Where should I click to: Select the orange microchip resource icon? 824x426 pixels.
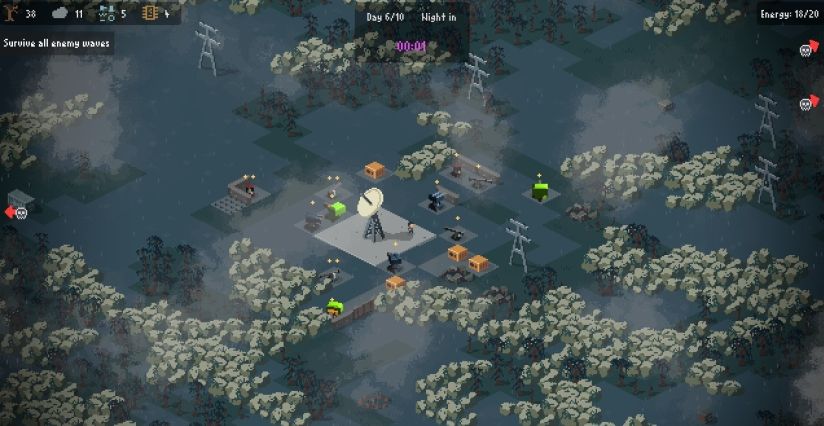click(x=150, y=14)
